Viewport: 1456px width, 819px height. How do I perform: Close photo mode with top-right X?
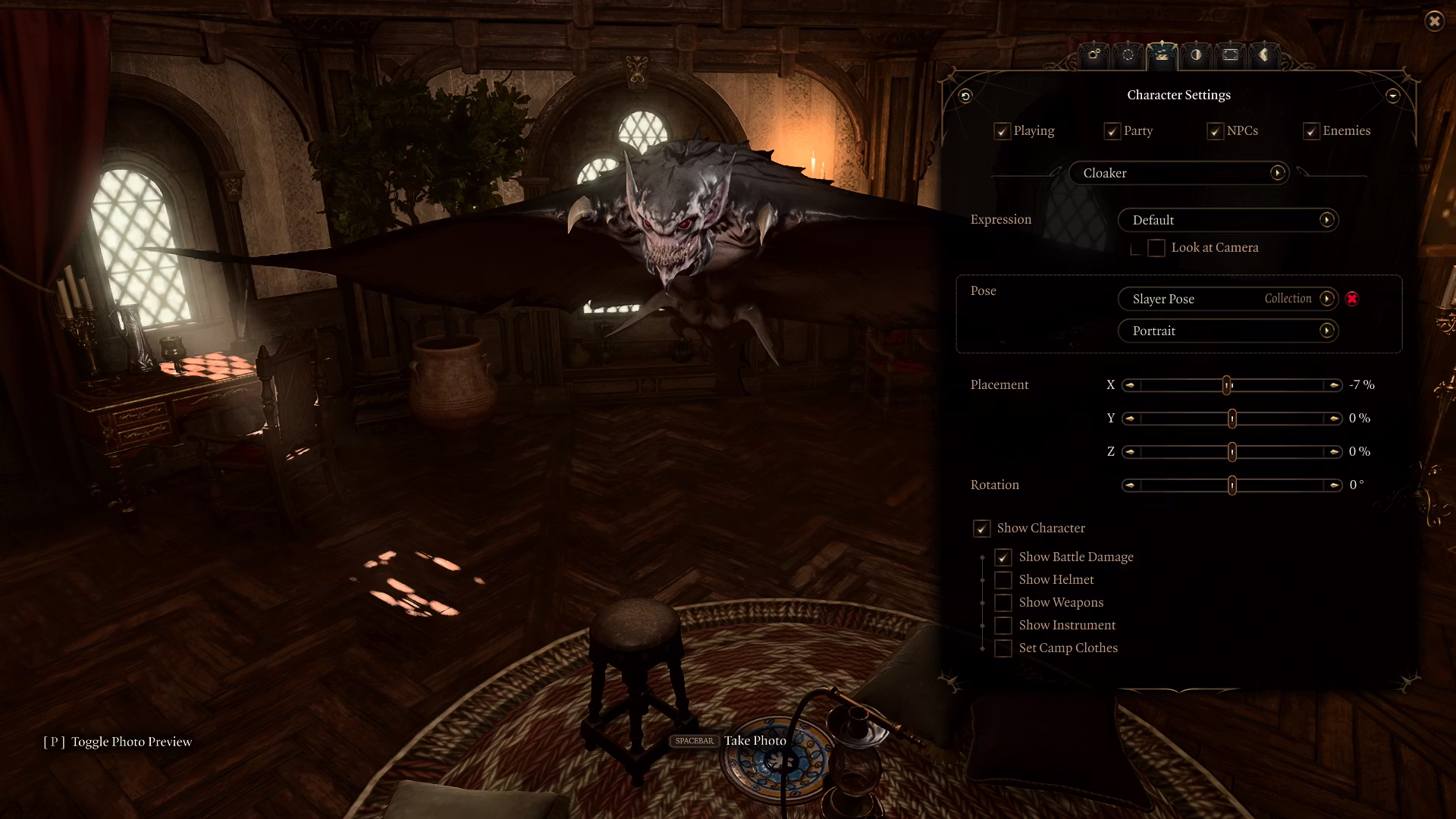pos(1436,21)
